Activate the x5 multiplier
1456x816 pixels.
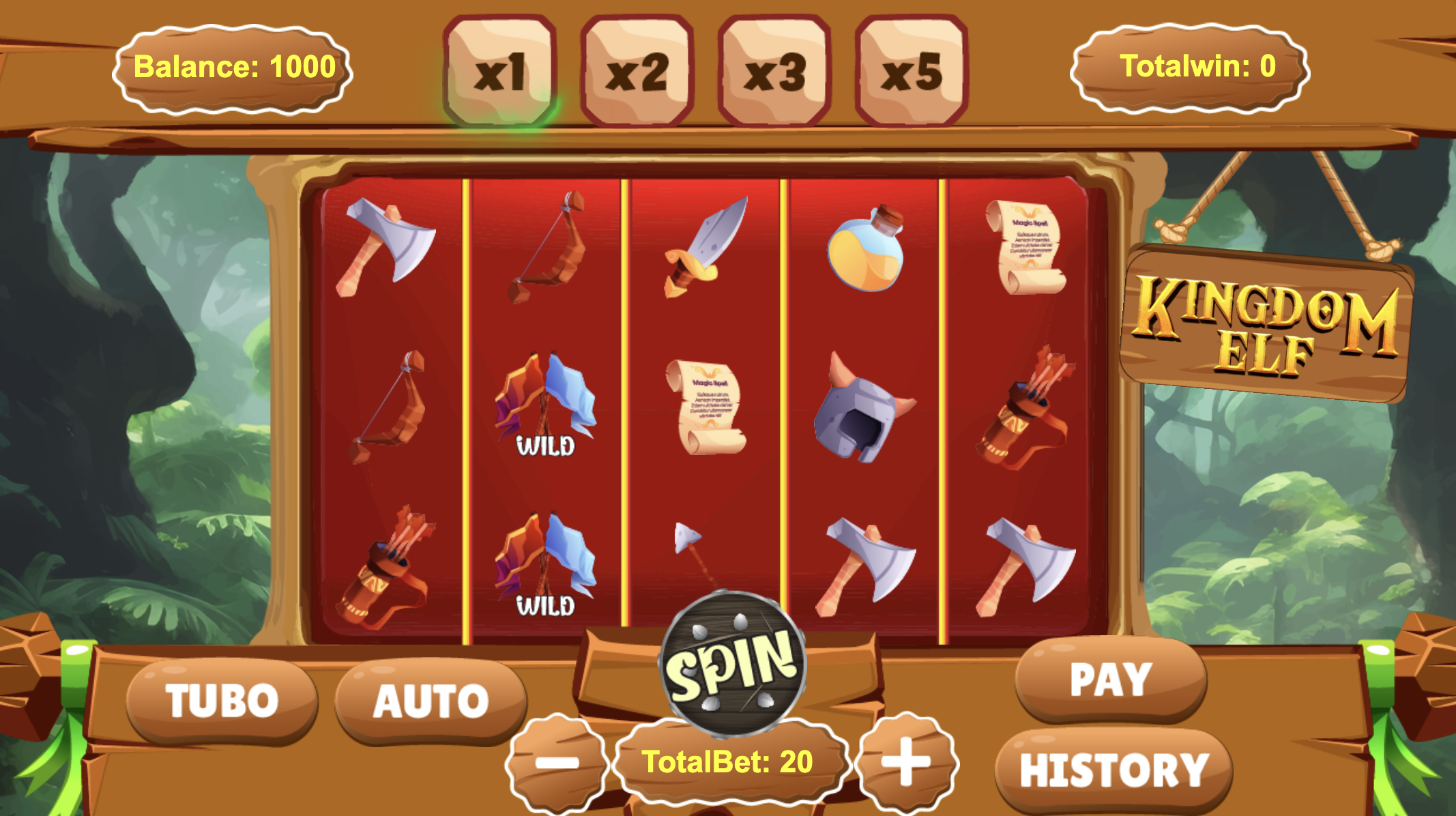click(x=912, y=71)
